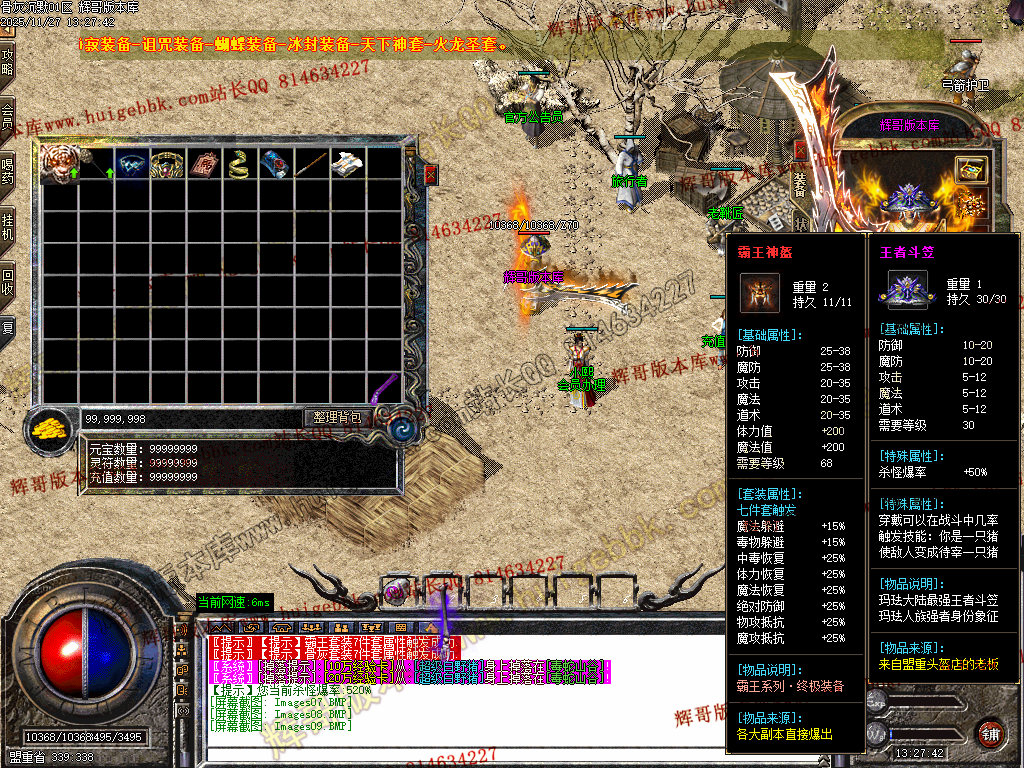Select the blue scroll with red seal
1024x768 pixels.
274,165
